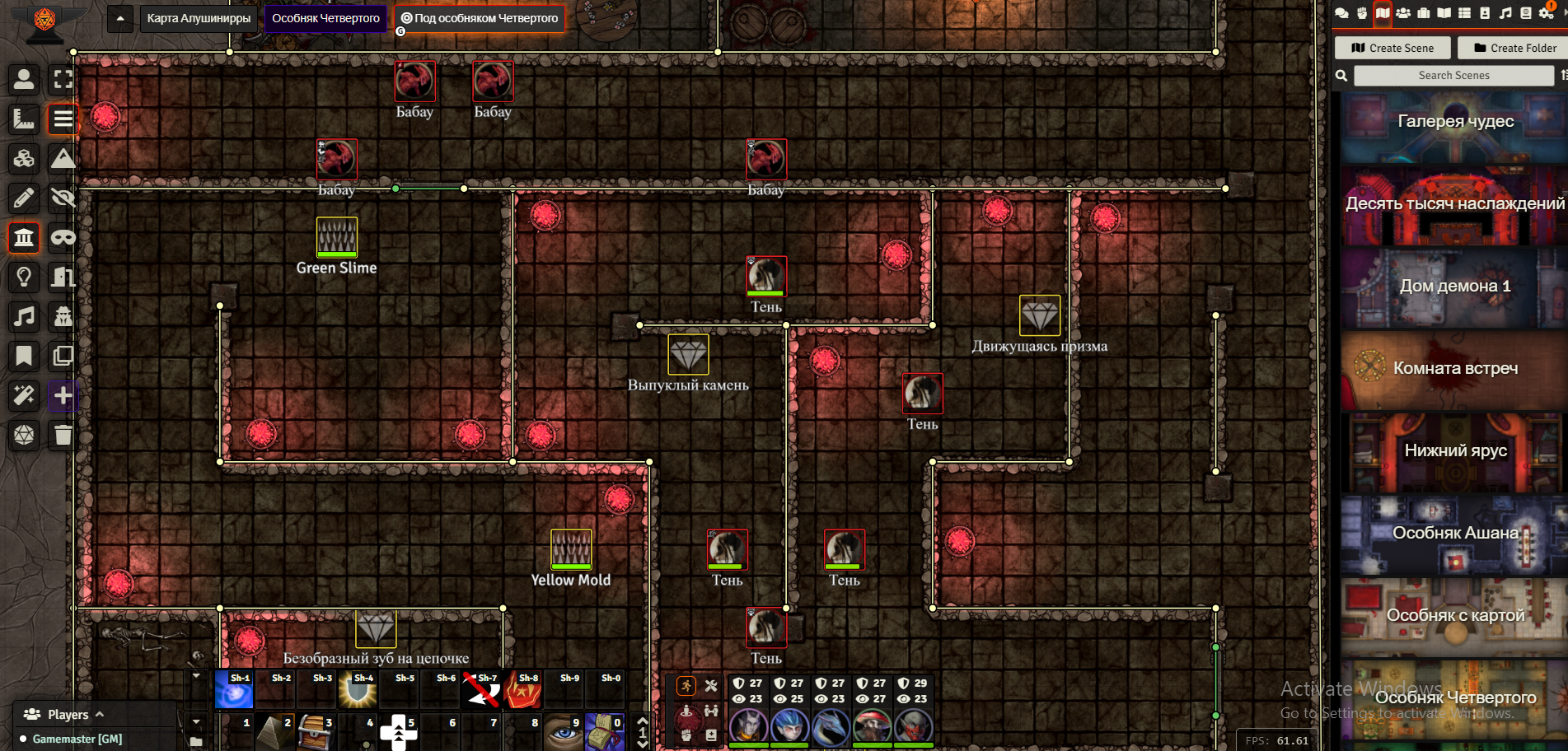Select the Комната встреч scene entry
The image size is (1568, 751).
[x=1455, y=369]
